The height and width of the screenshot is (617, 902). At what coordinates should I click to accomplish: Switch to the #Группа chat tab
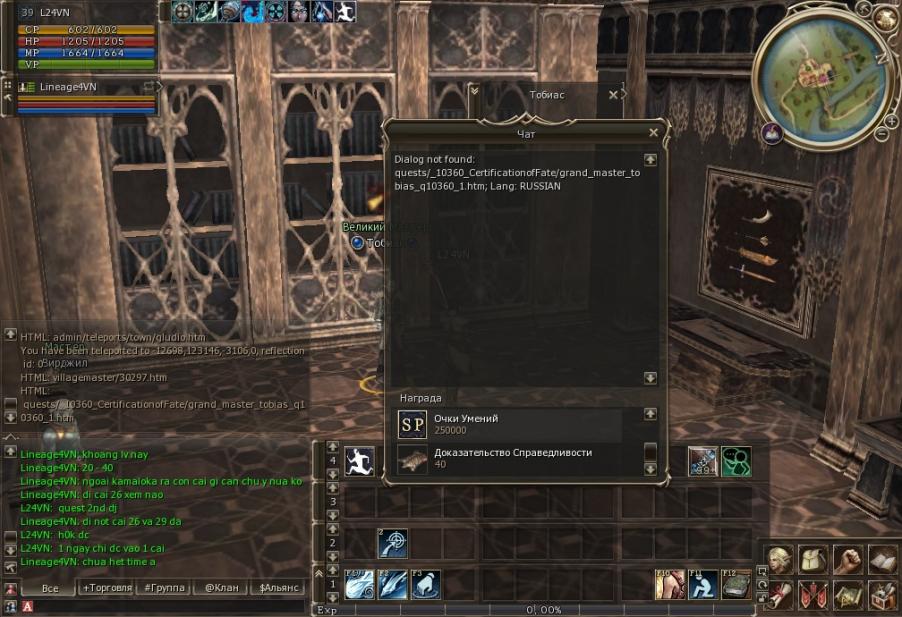click(x=163, y=588)
